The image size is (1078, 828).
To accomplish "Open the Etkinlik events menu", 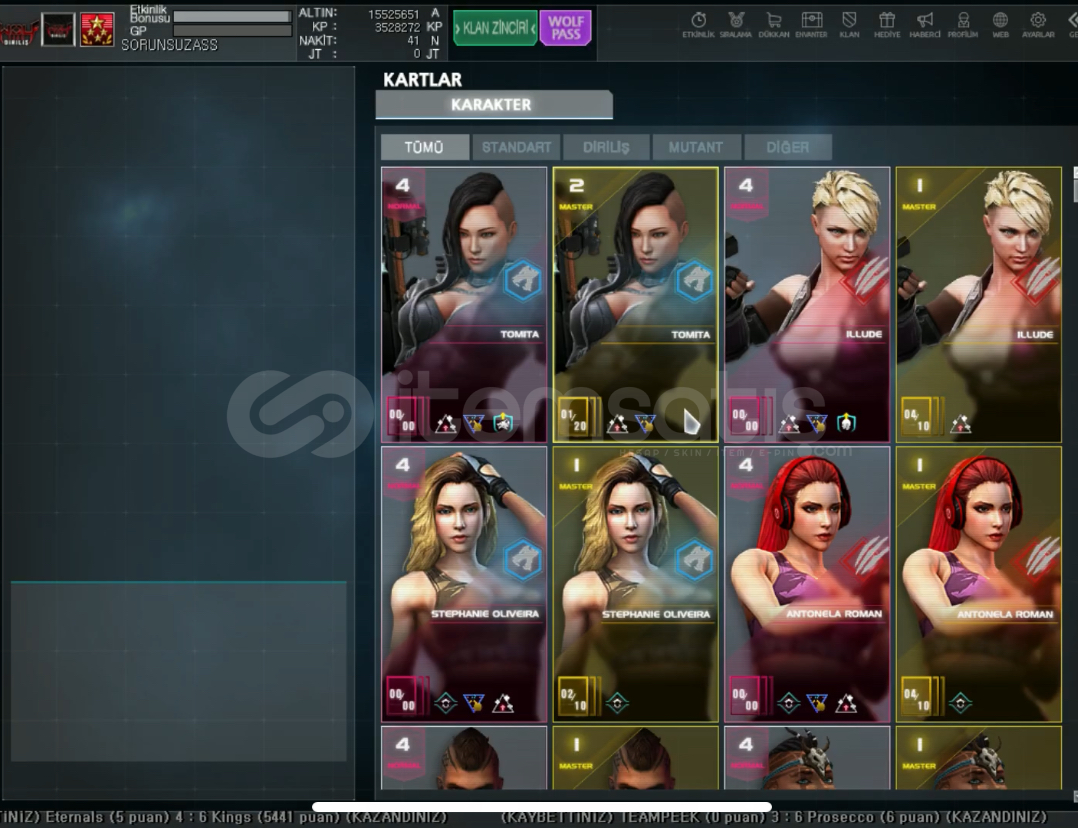I will coord(698,24).
